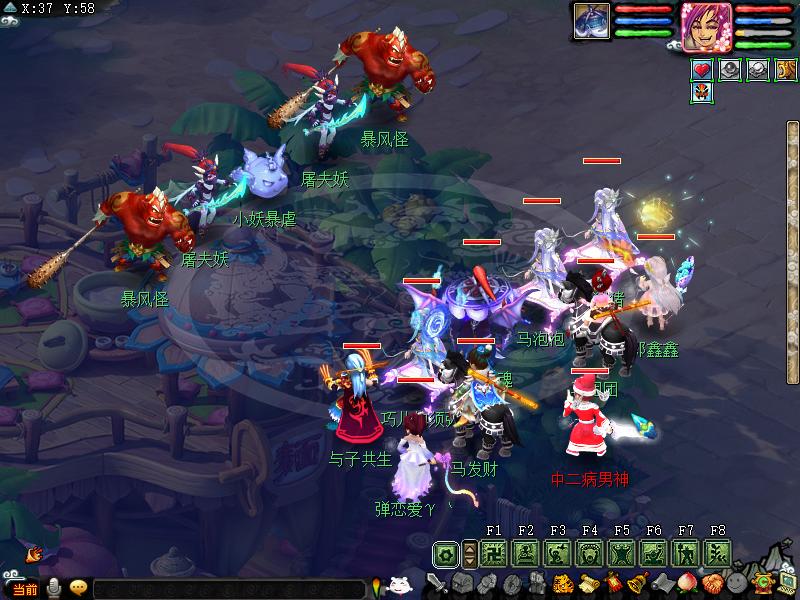This screenshot has width=800, height=600.
Task: Open the white bear emoticon button
Action: (x=400, y=587)
